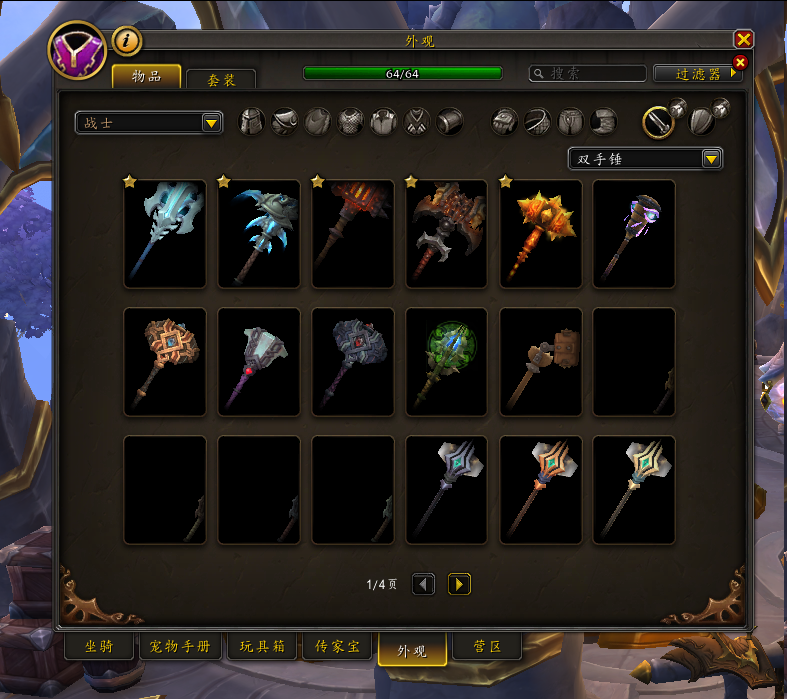Open the 玩具箱 toy box tab
The width and height of the screenshot is (787, 699).
[x=262, y=647]
